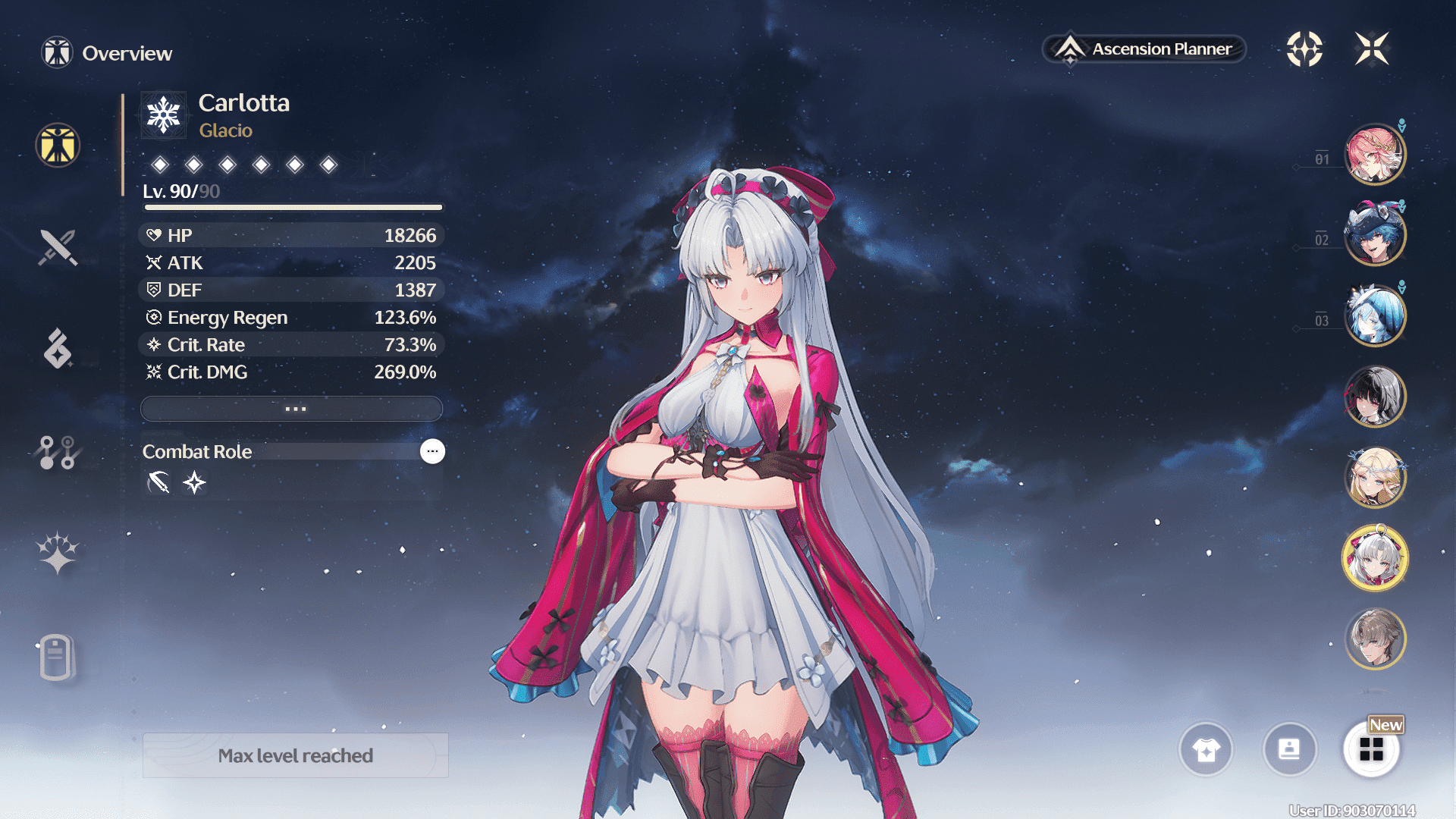Click the circular crosshair icon beside Ascension Planner
This screenshot has width=1456, height=819.
(x=1304, y=49)
